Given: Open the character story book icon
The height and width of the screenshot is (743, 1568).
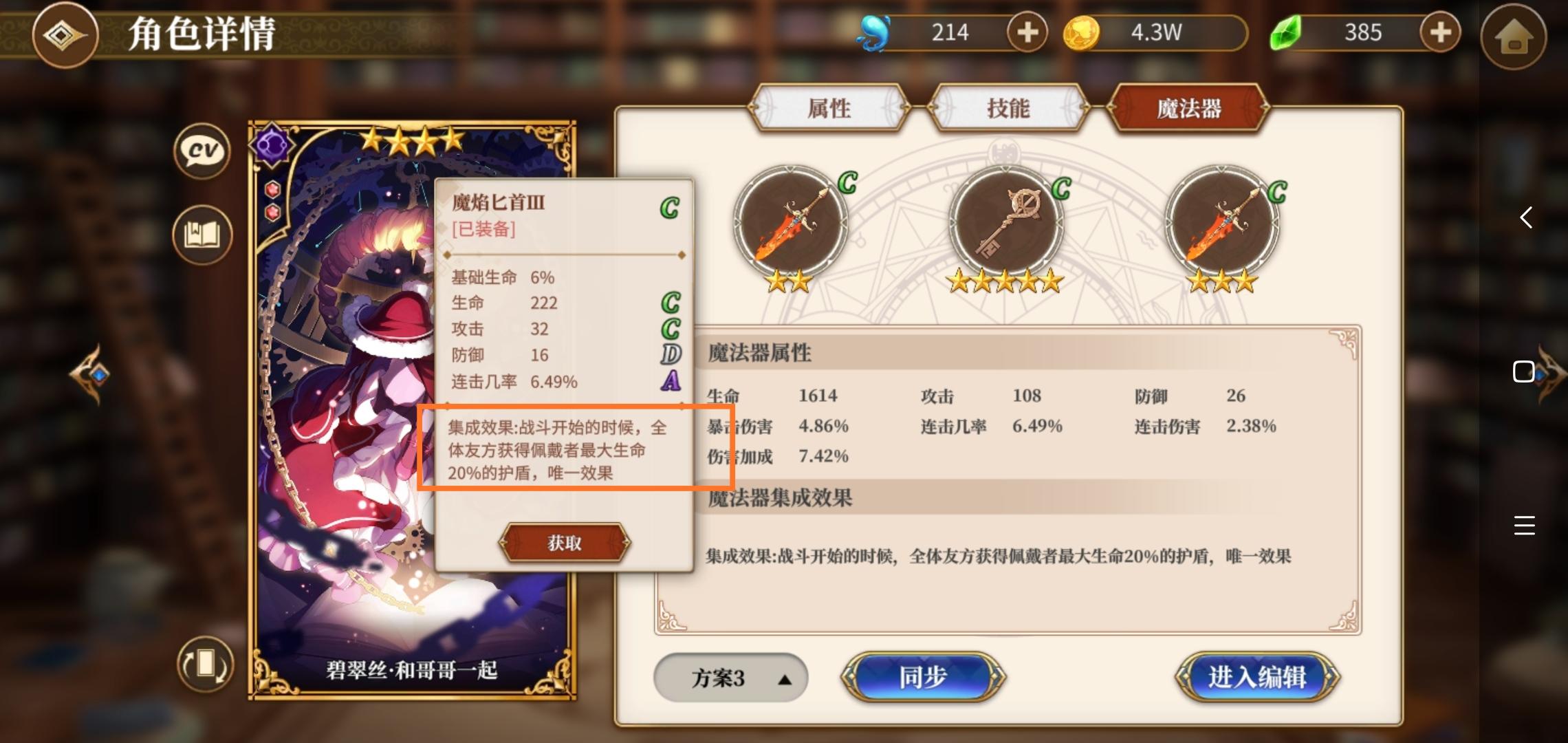Looking at the screenshot, I should pyautogui.click(x=201, y=235).
